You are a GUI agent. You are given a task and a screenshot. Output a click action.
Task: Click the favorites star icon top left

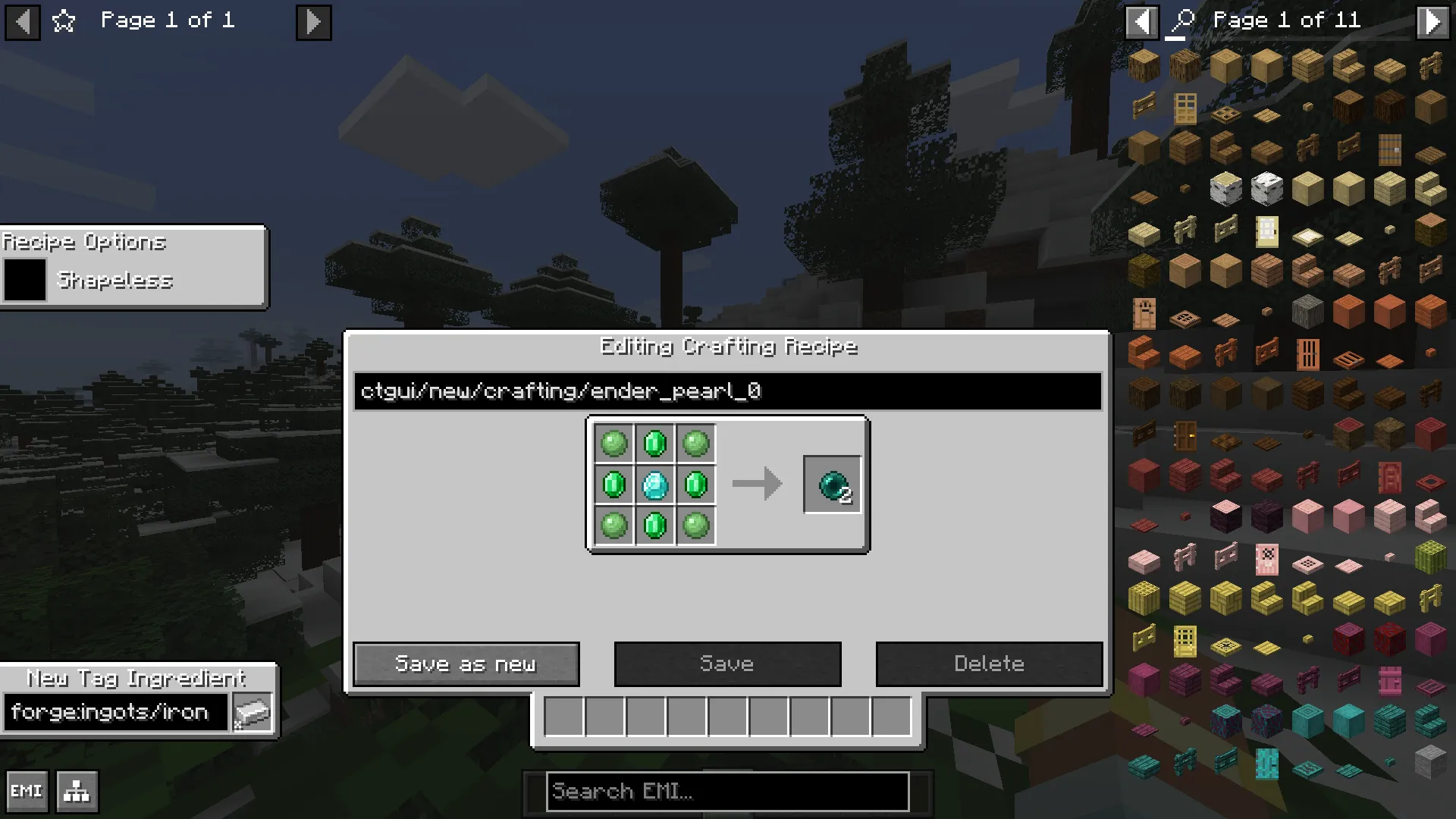[x=64, y=22]
